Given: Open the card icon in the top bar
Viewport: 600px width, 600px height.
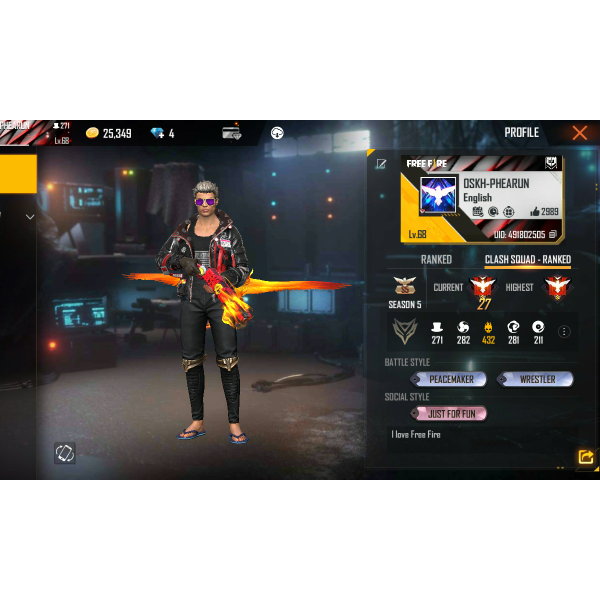Looking at the screenshot, I should [x=232, y=133].
